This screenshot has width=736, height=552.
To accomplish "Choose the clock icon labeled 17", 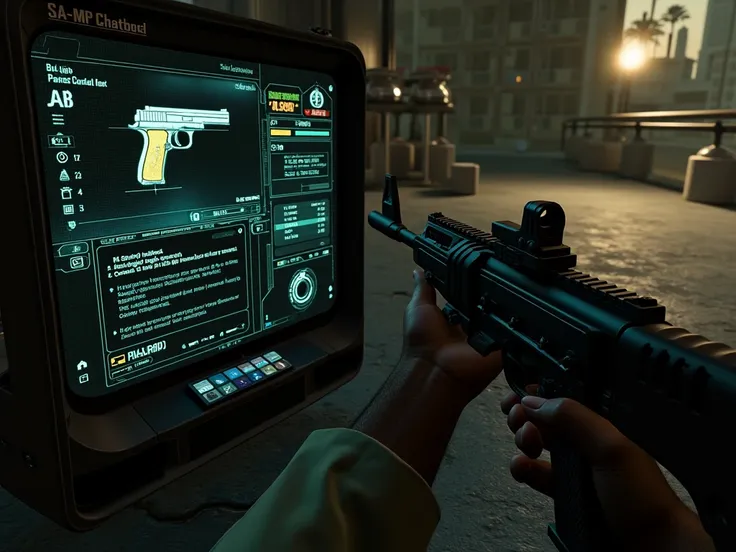I will pos(62,157).
